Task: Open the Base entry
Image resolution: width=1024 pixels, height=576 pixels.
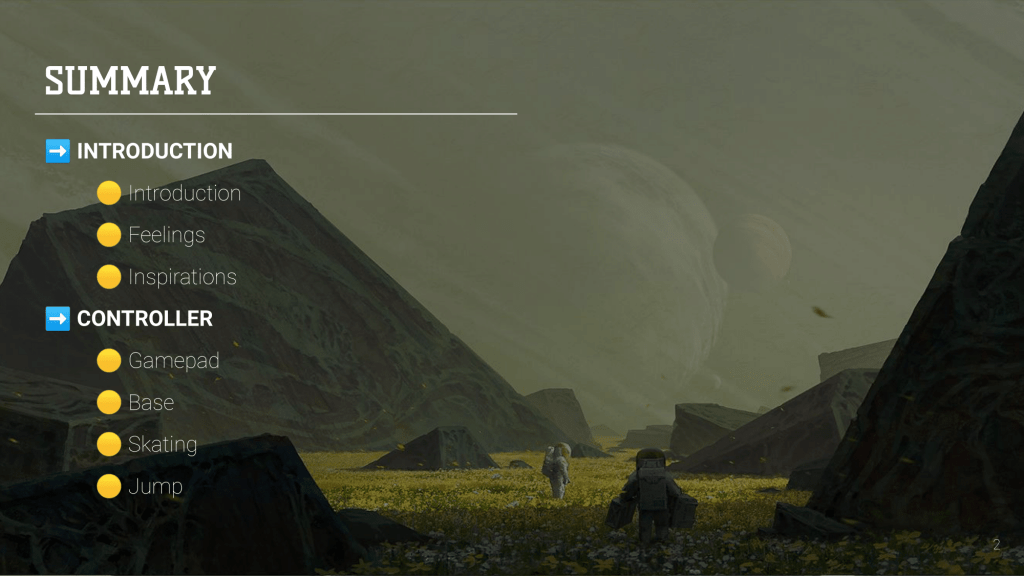Action: 151,403
